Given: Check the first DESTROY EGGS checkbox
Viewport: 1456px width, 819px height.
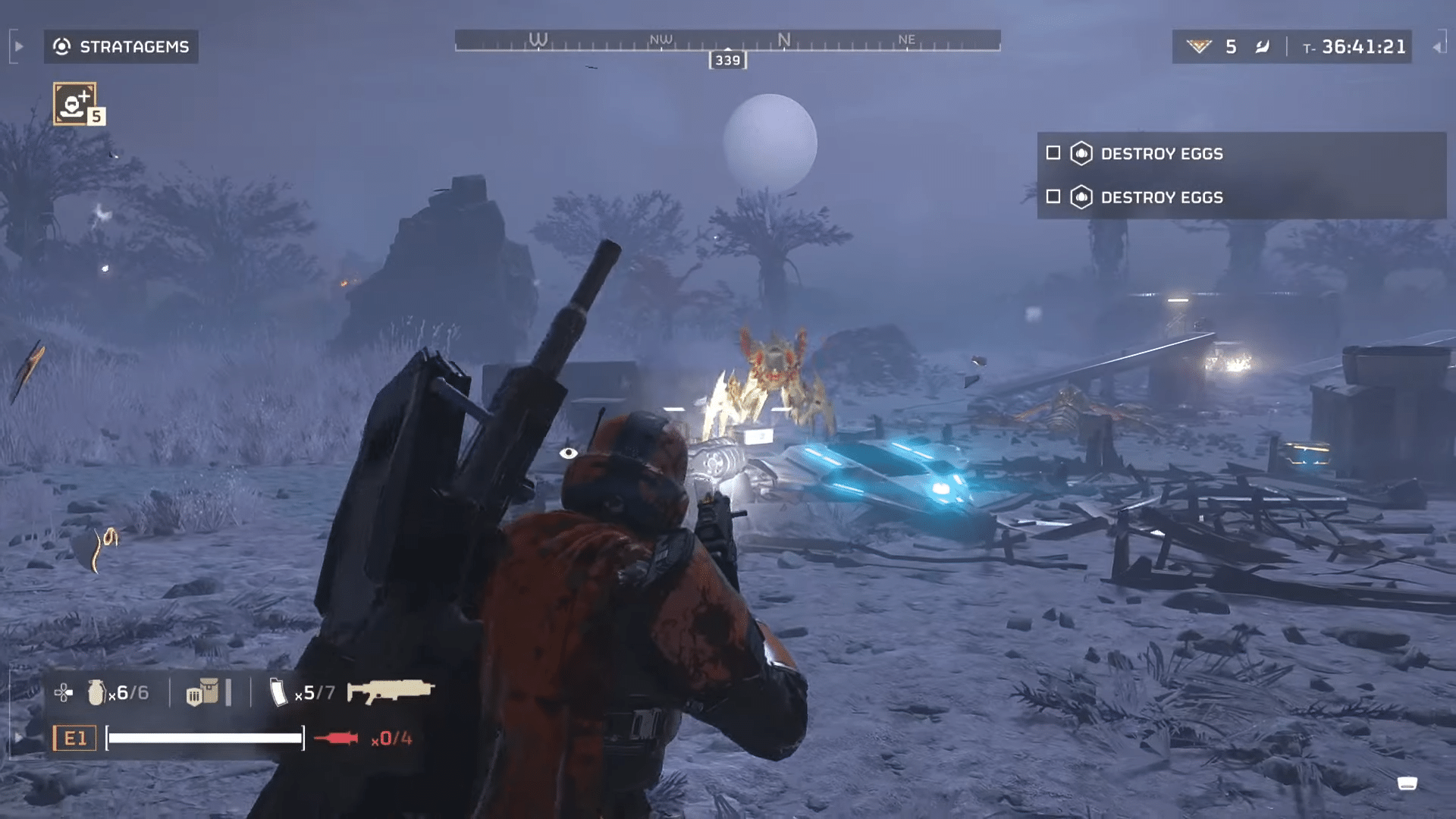Looking at the screenshot, I should pos(1053,153).
